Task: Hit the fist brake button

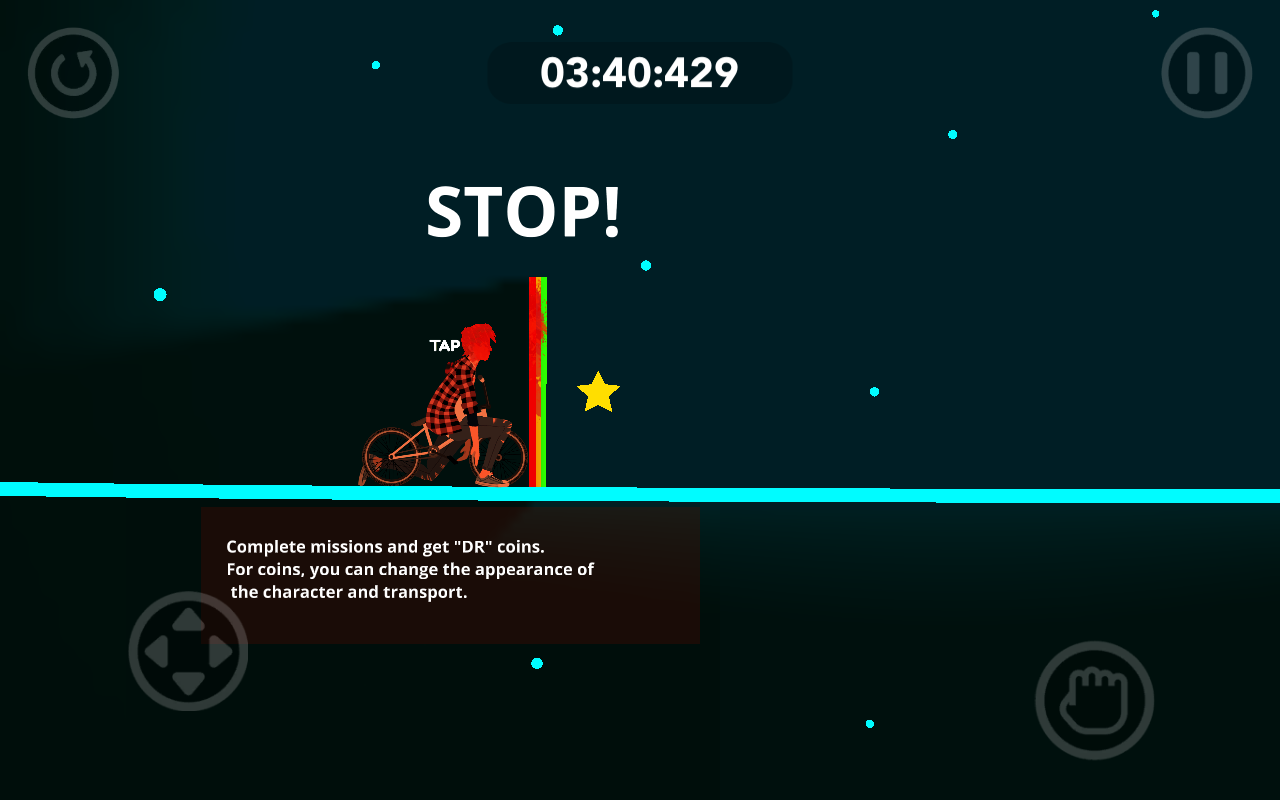Action: pos(1094,700)
